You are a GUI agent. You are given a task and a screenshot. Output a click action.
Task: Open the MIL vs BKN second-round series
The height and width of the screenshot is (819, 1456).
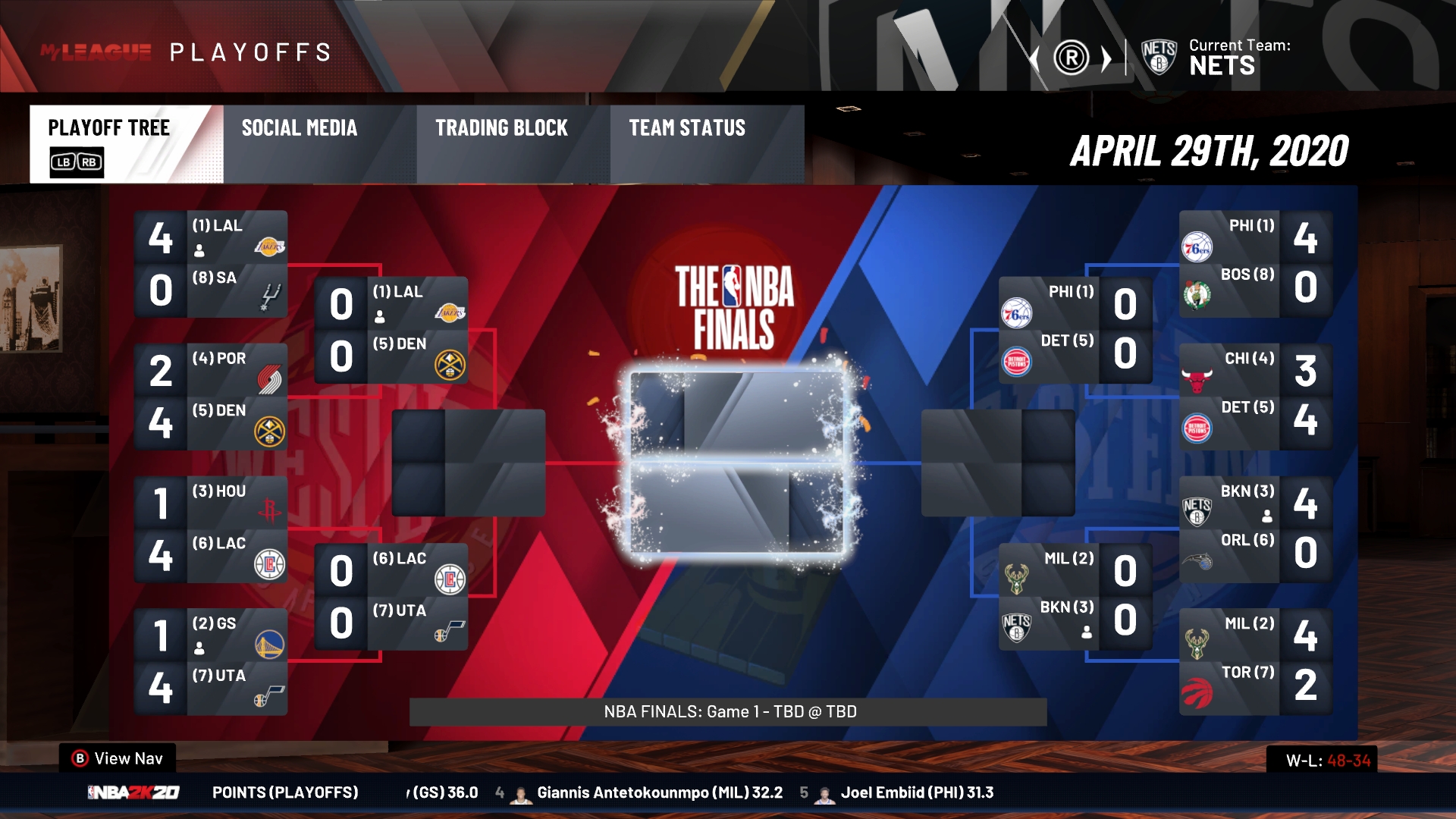1075,596
